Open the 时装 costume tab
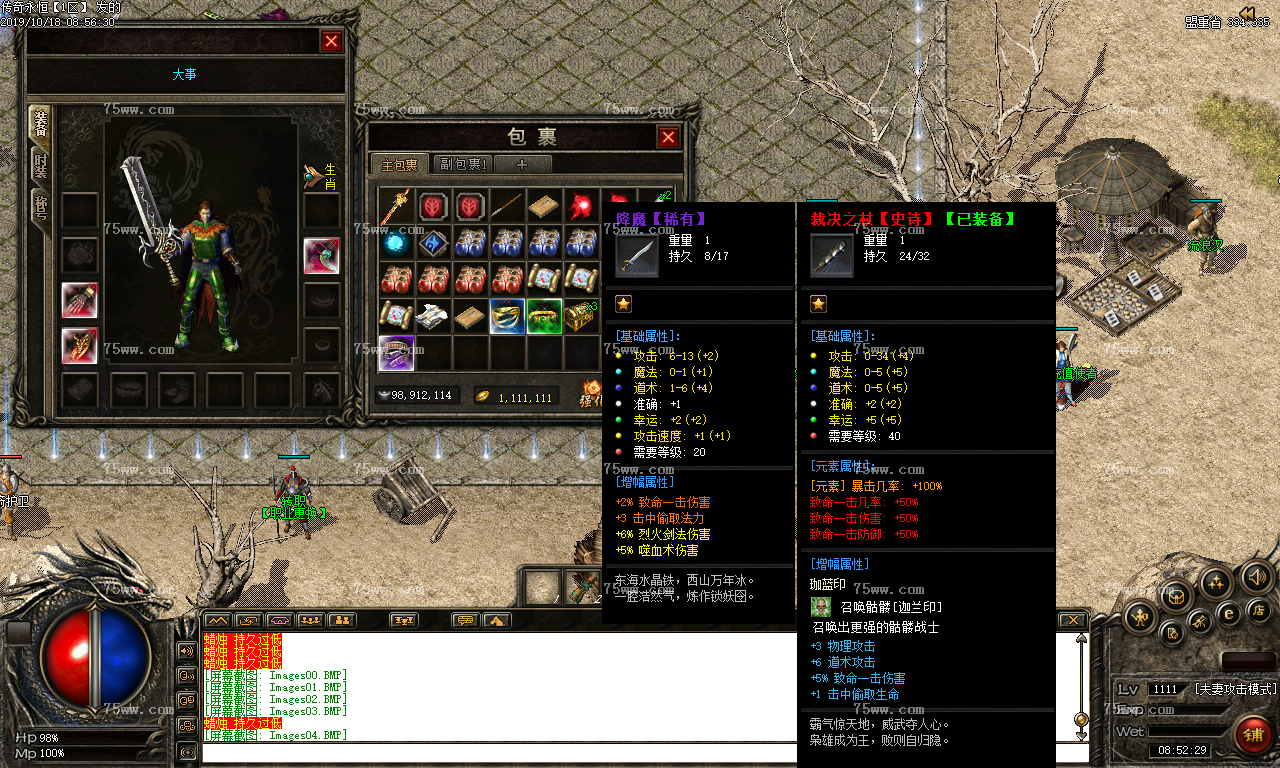The image size is (1280, 768). [x=40, y=166]
